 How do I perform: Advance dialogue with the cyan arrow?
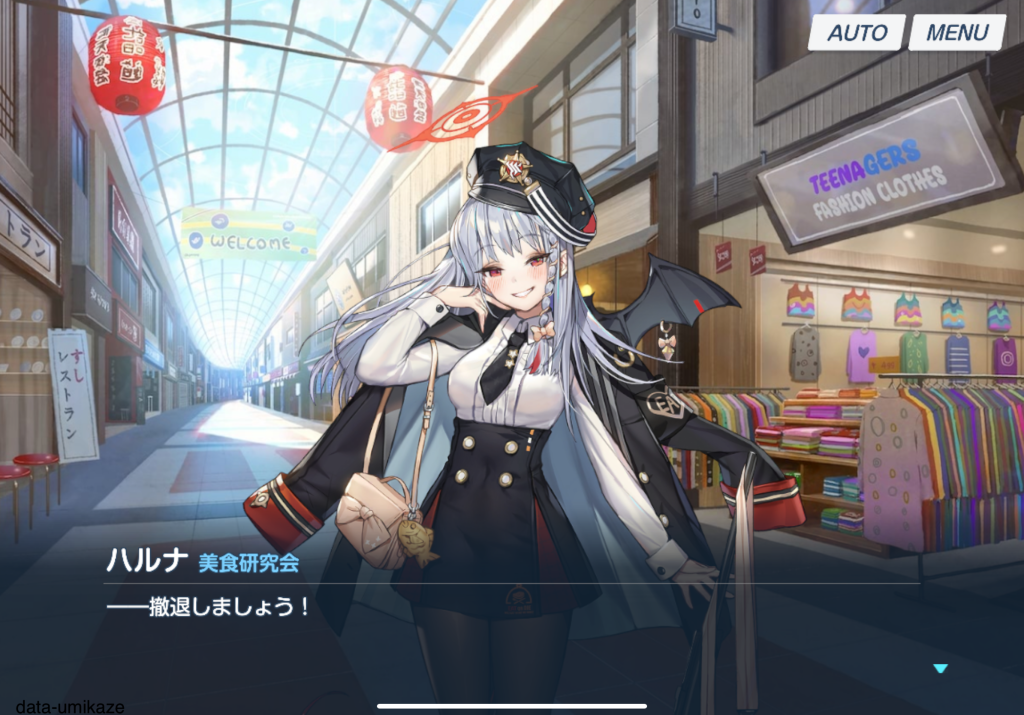coord(940,668)
